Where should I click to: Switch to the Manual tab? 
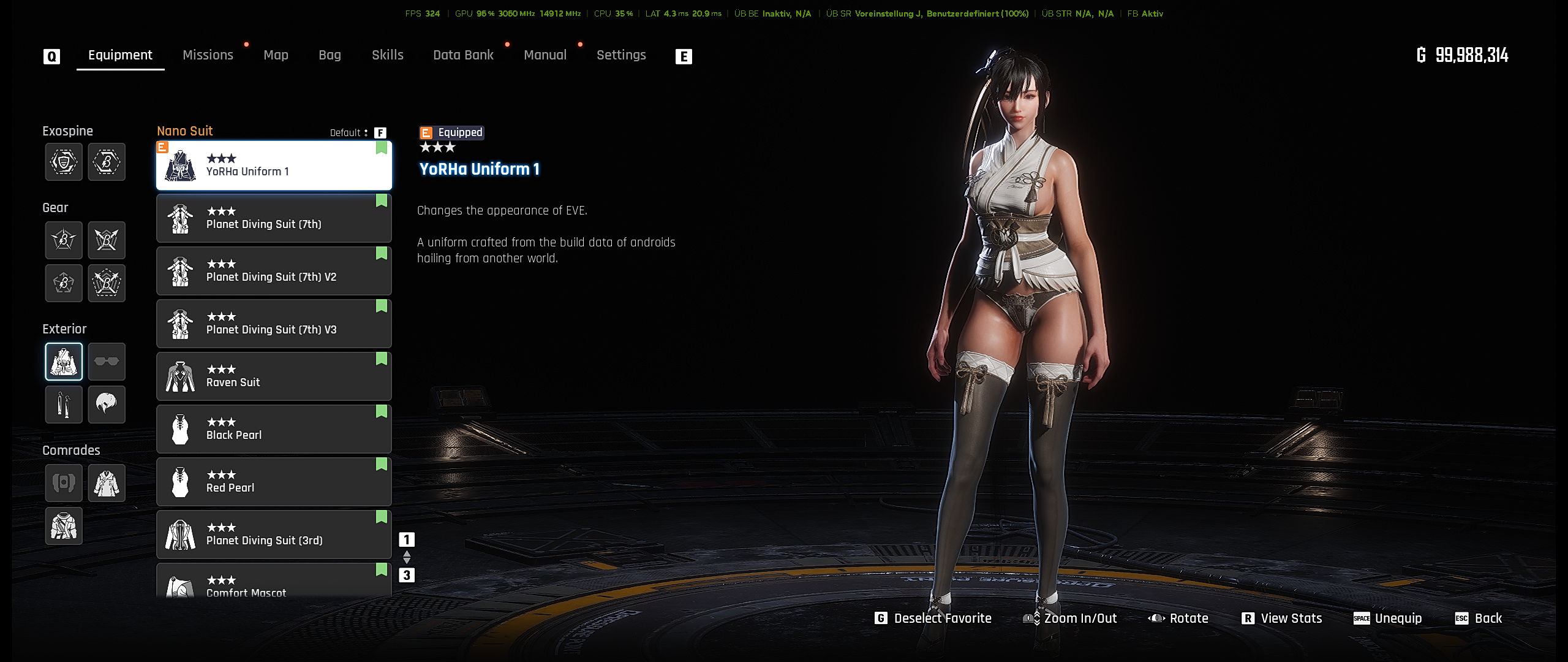545,55
